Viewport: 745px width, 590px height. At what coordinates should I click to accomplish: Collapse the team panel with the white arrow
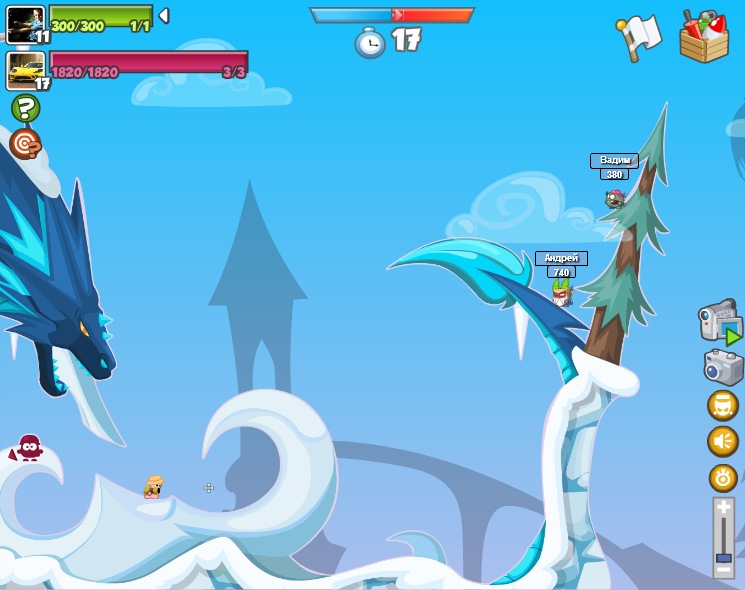click(x=164, y=16)
